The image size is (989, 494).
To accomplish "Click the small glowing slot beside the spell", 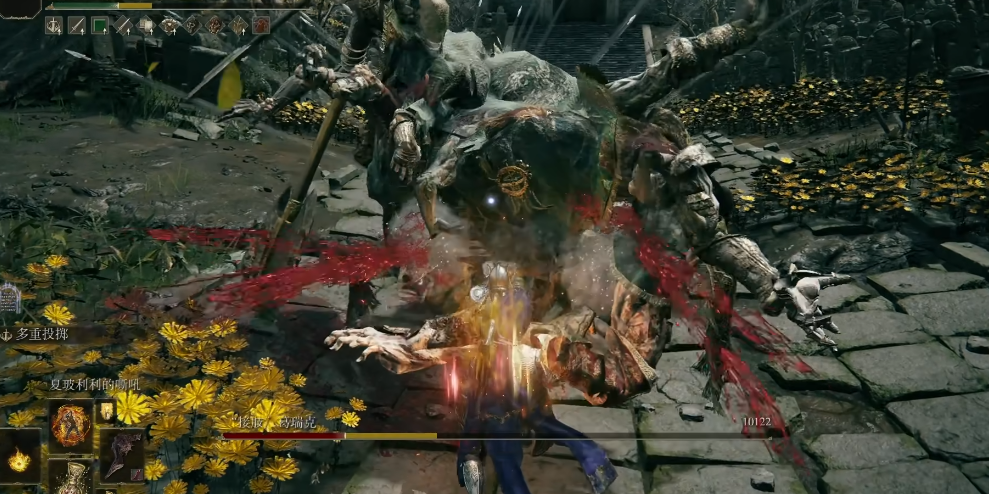I will 106,411.
